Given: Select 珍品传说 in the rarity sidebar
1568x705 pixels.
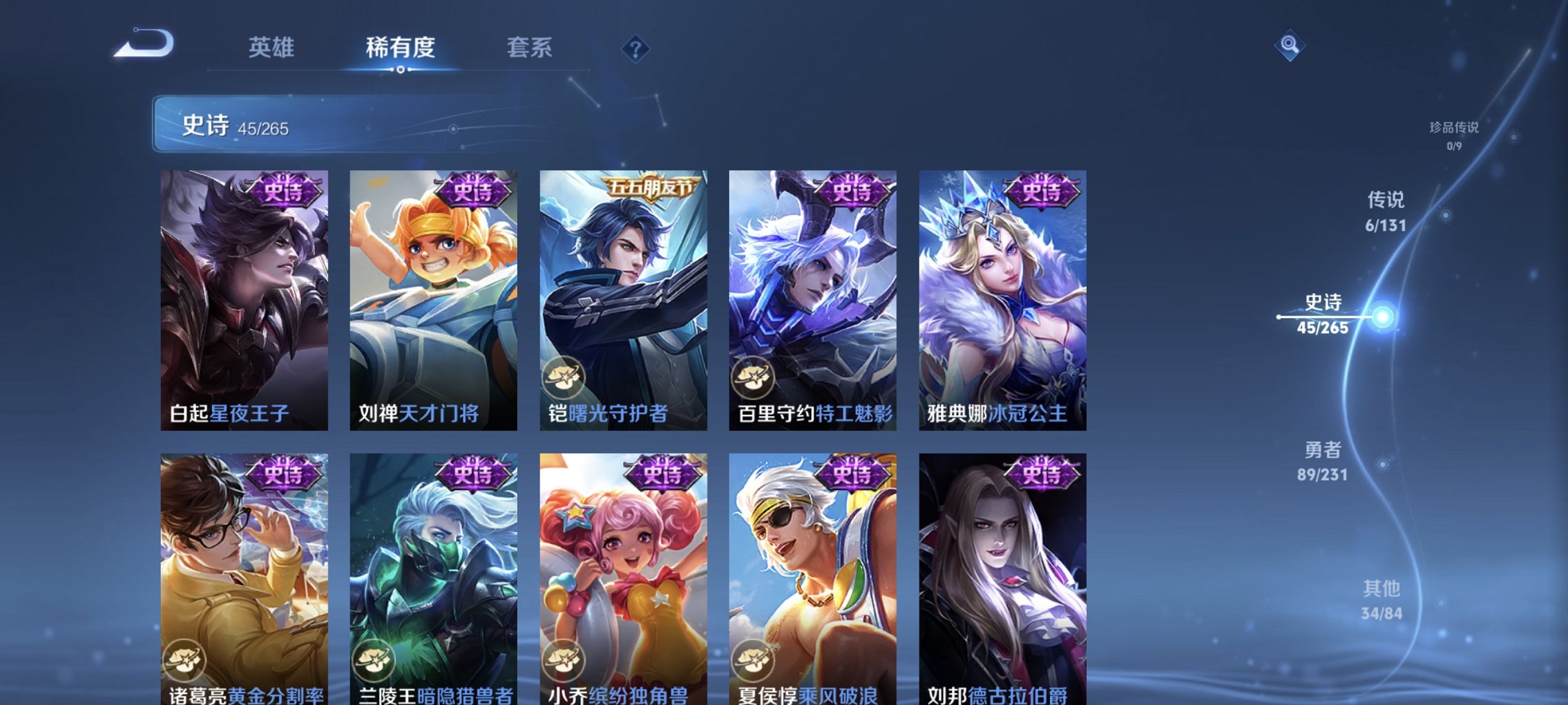Looking at the screenshot, I should click(1455, 135).
